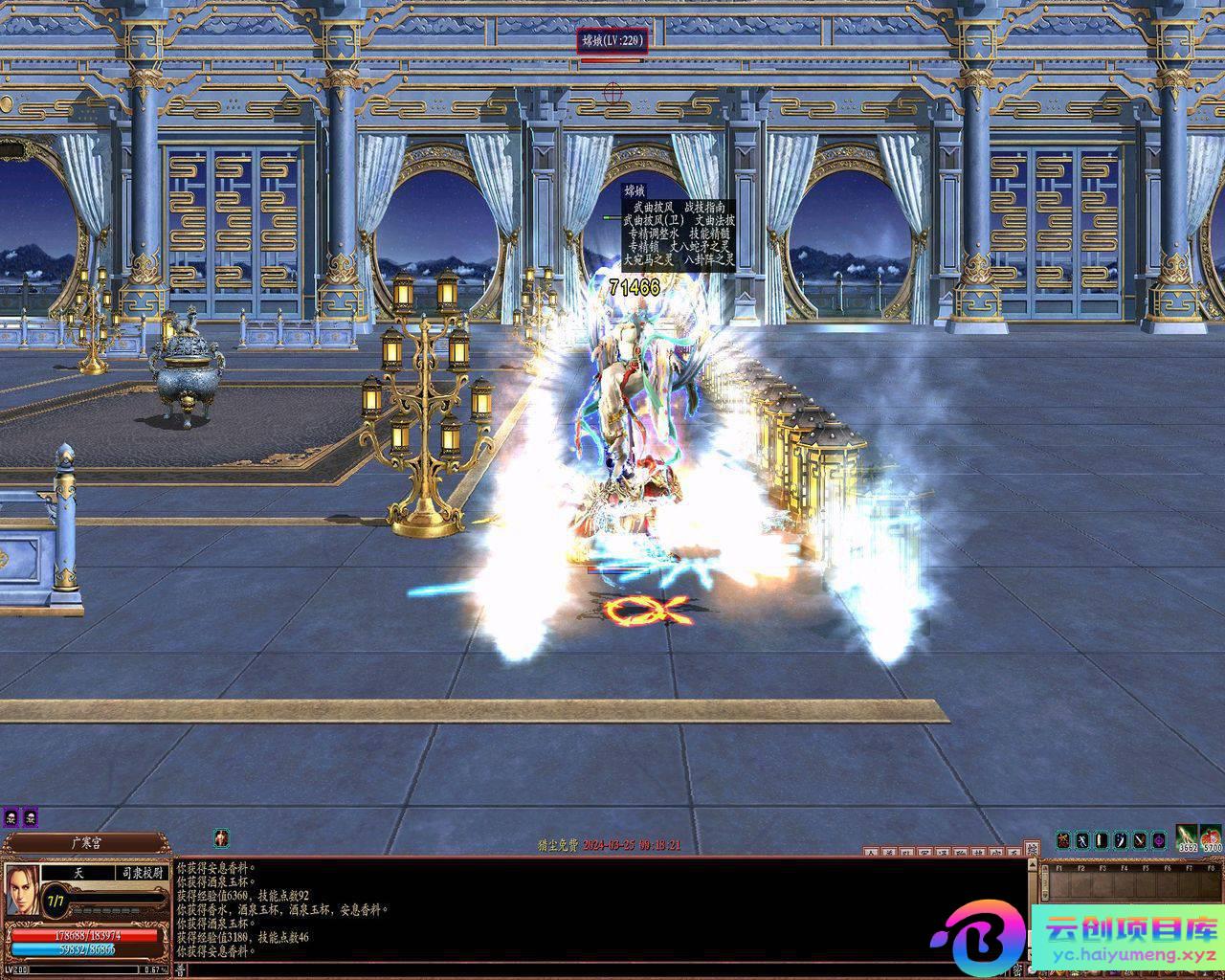
Task: Select the 嫦娥 (LV:220) target nameplate
Action: click(x=612, y=40)
